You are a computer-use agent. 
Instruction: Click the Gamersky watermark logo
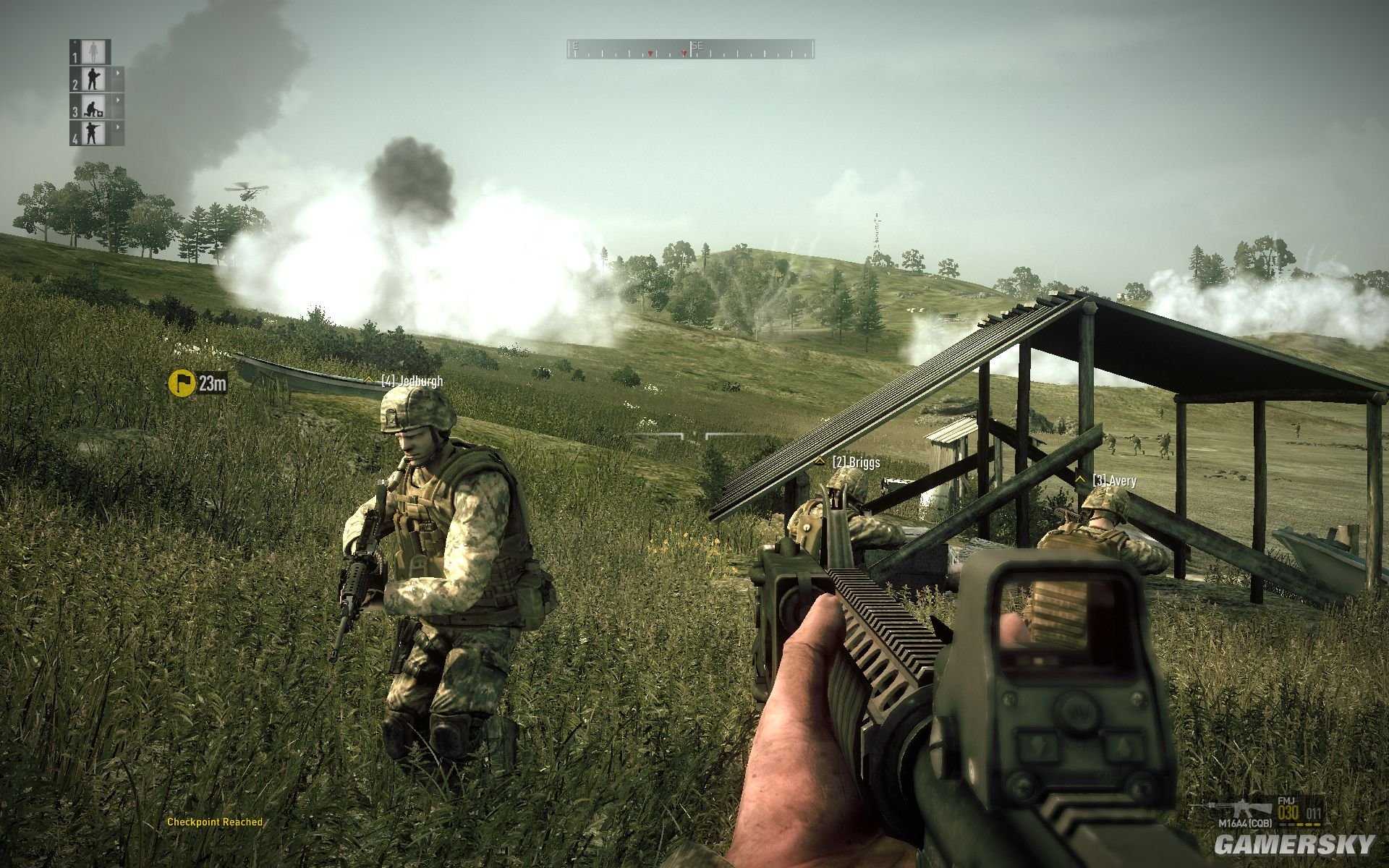click(x=1294, y=844)
